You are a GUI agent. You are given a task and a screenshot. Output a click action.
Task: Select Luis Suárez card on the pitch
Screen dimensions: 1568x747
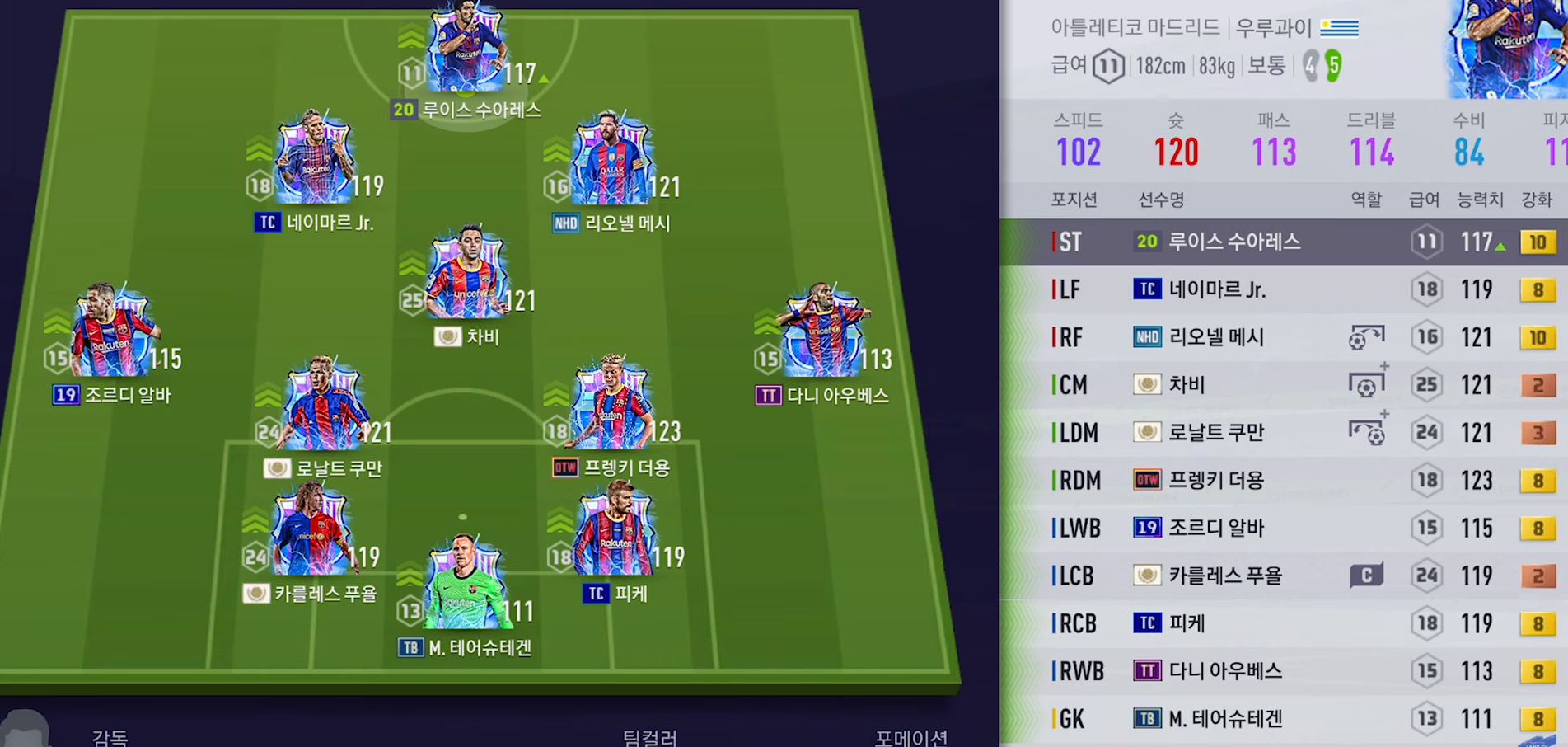coord(466,51)
